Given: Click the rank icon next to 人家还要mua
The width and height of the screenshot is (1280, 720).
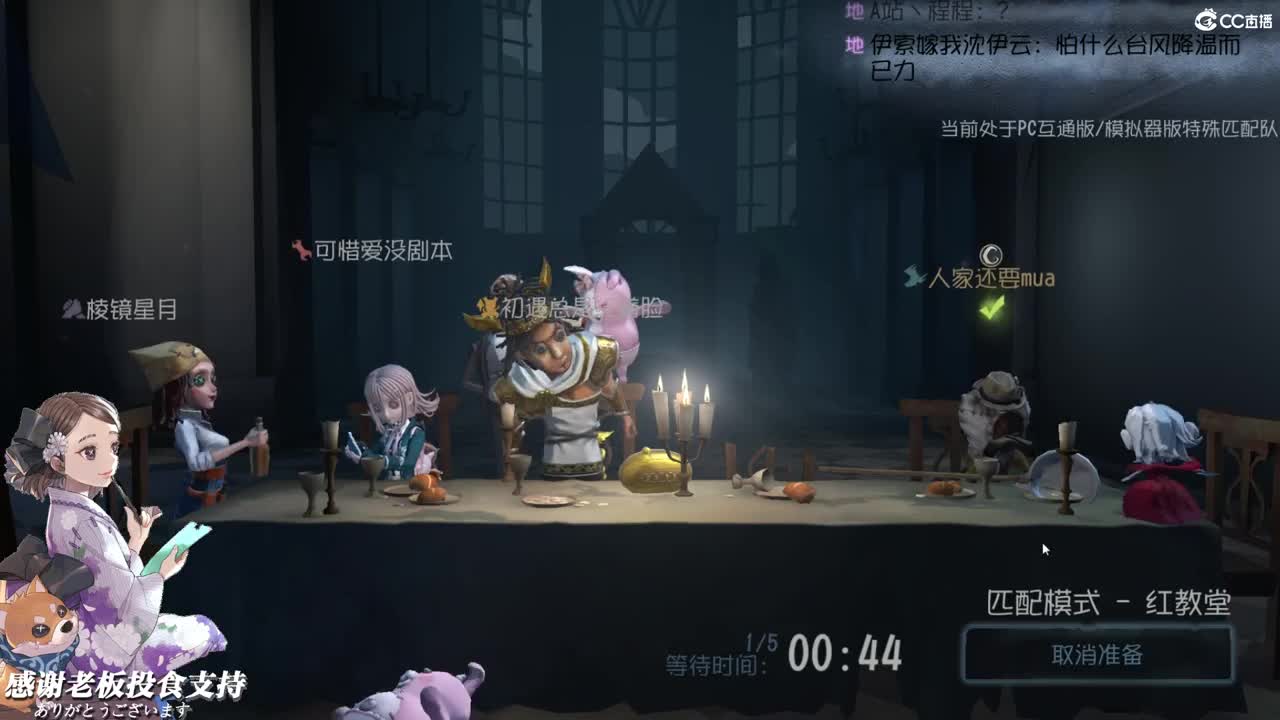Looking at the screenshot, I should [x=913, y=277].
